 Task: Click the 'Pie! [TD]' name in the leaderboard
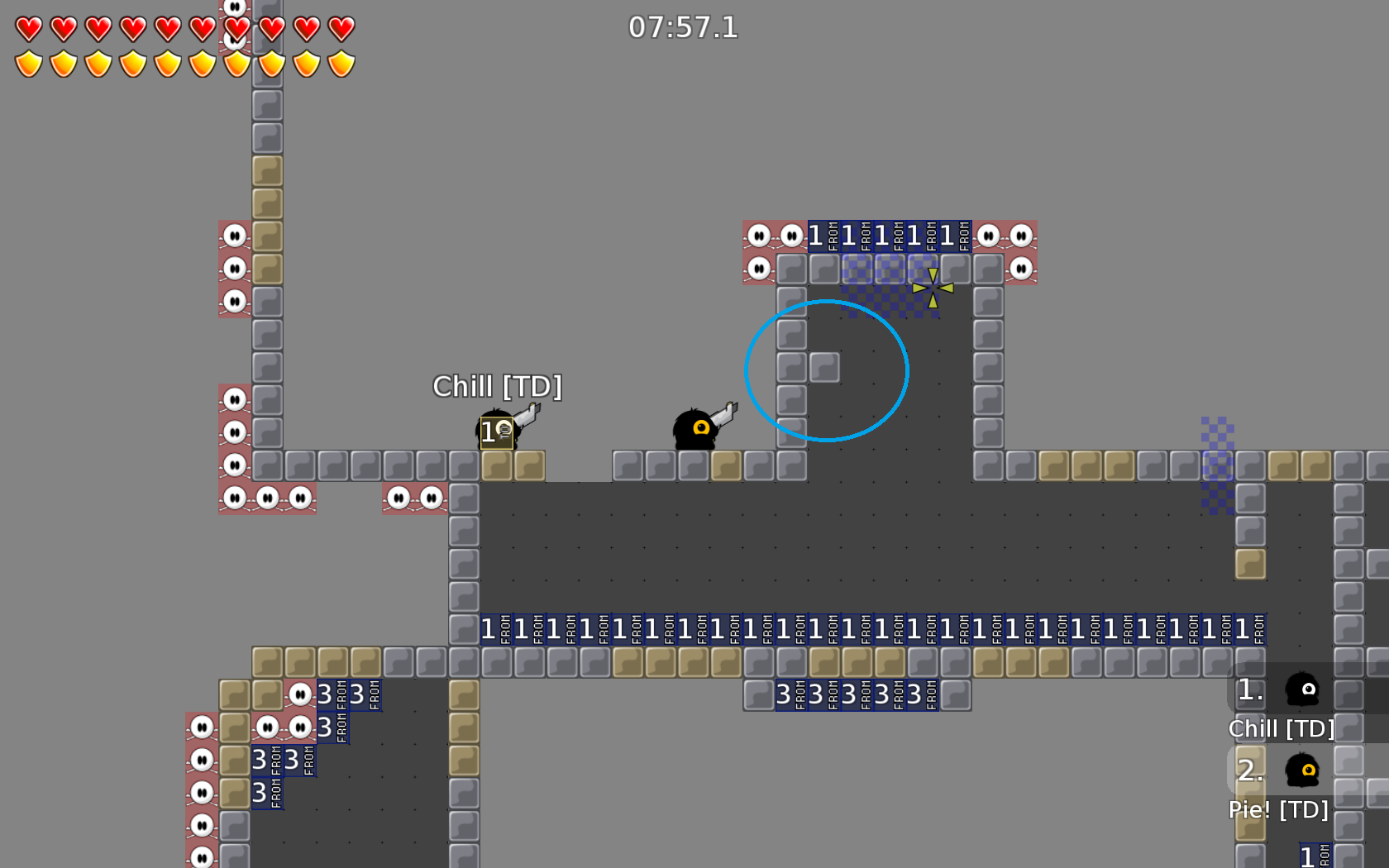click(1278, 810)
